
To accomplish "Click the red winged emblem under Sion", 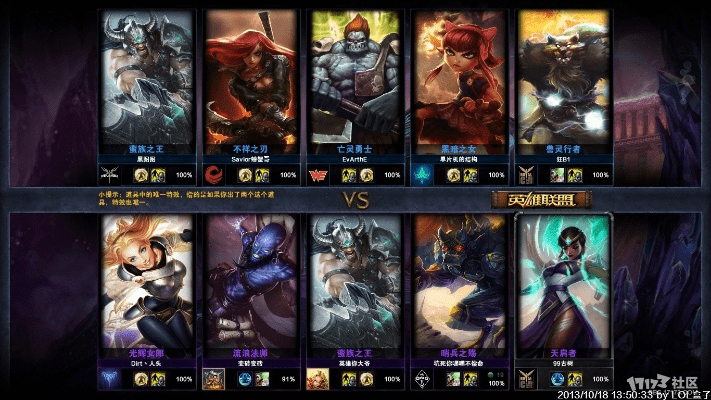I will [319, 175].
